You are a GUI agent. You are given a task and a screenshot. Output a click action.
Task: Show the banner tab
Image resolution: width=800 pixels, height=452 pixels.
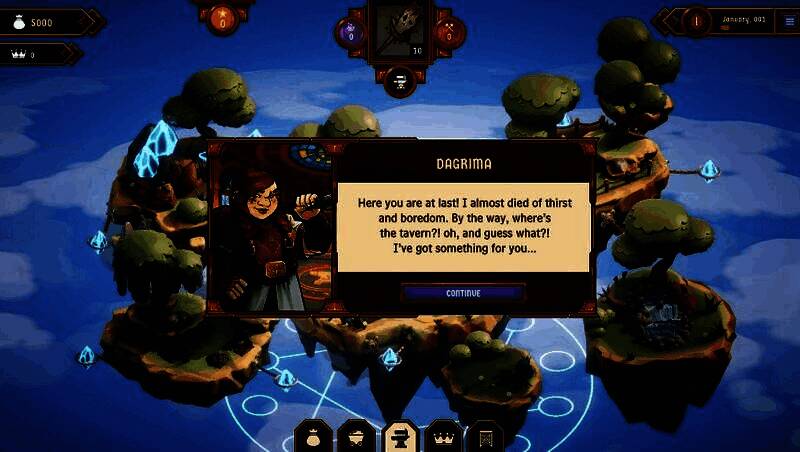[x=485, y=437]
